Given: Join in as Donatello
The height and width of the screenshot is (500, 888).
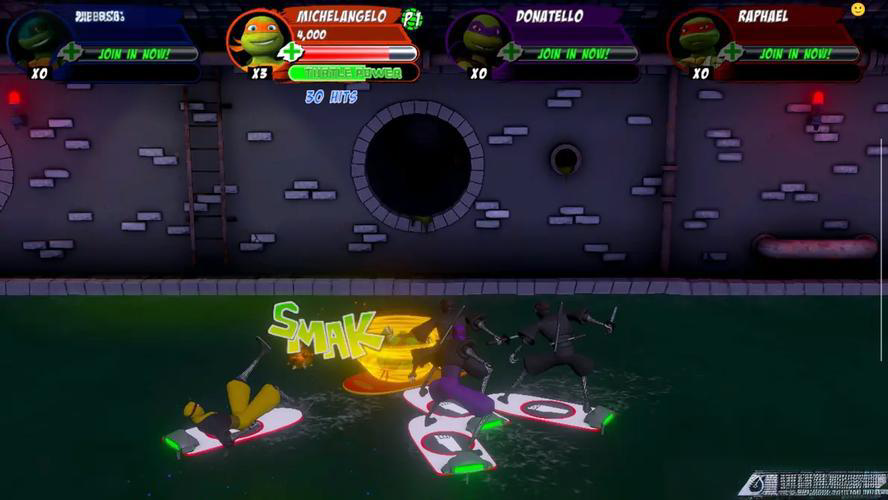Looking at the screenshot, I should point(573,53).
